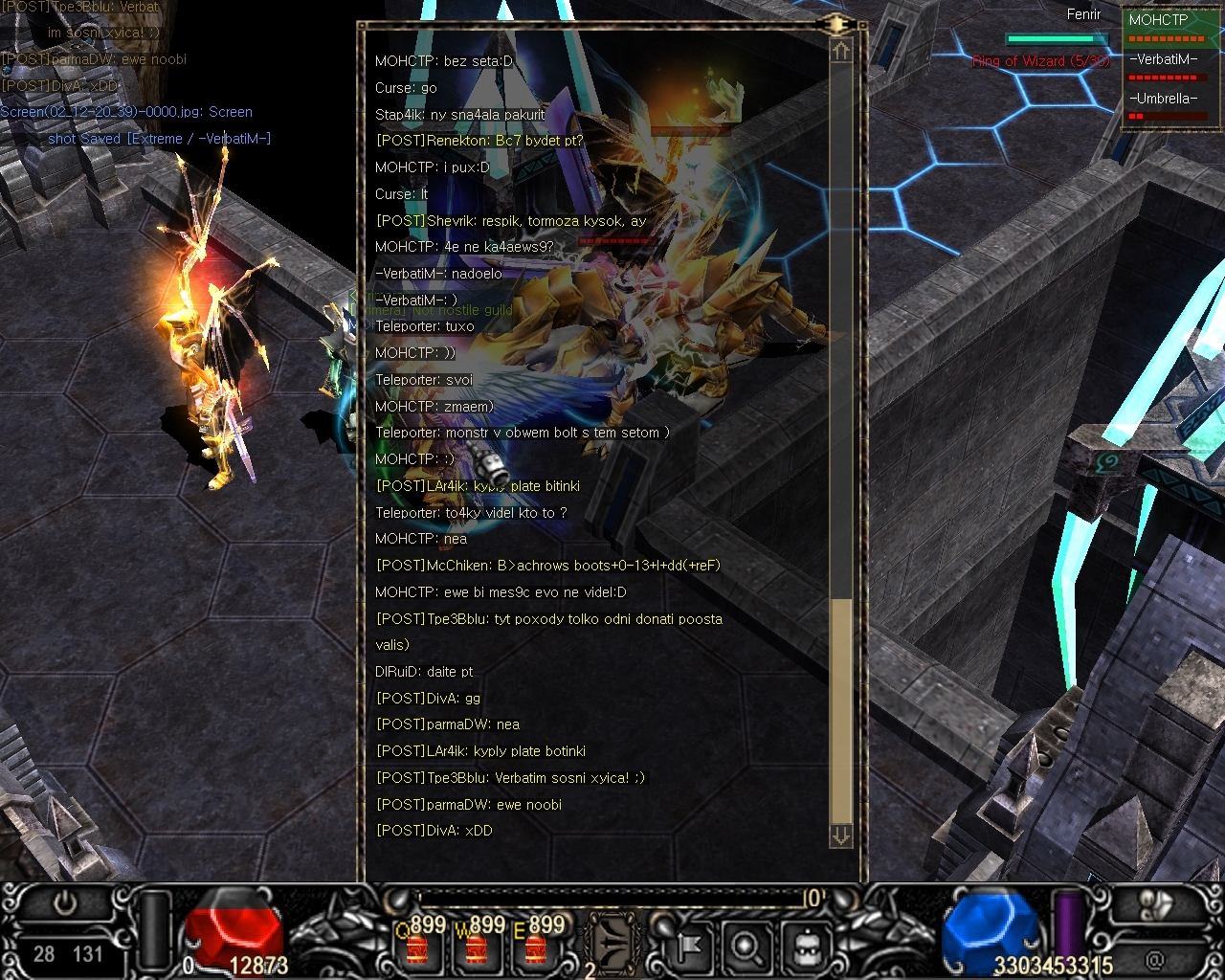Screen dimensions: 1225x980
Task: Click the flag icon button
Action: pos(687,947)
